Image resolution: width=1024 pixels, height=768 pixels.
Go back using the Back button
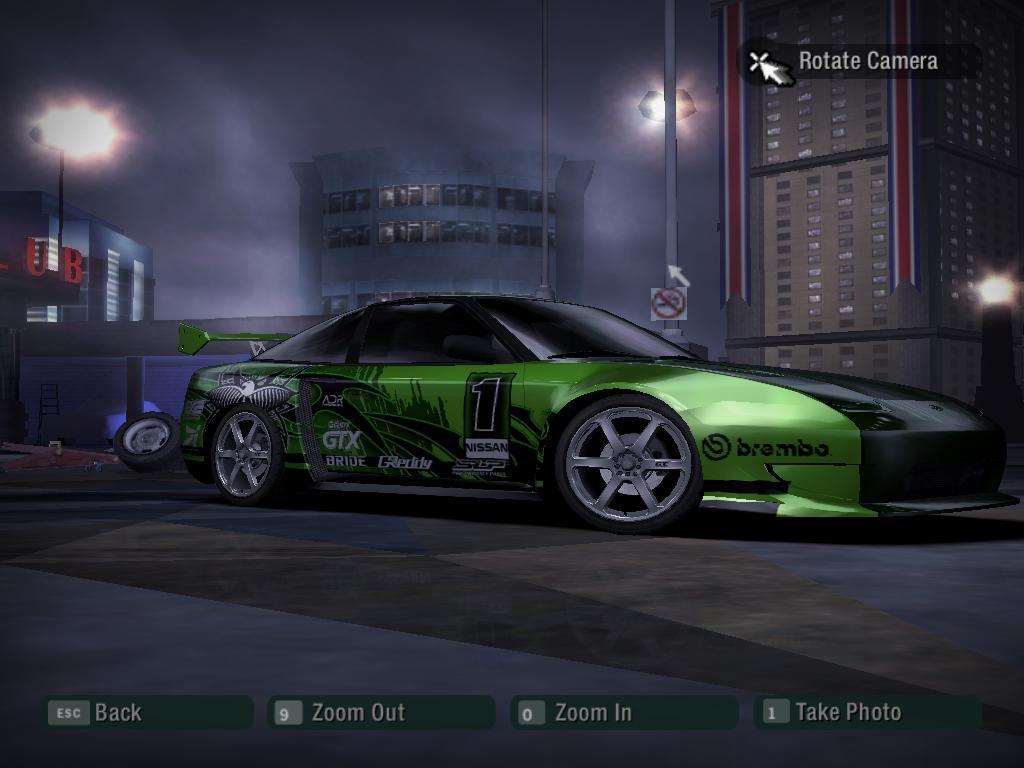click(145, 713)
